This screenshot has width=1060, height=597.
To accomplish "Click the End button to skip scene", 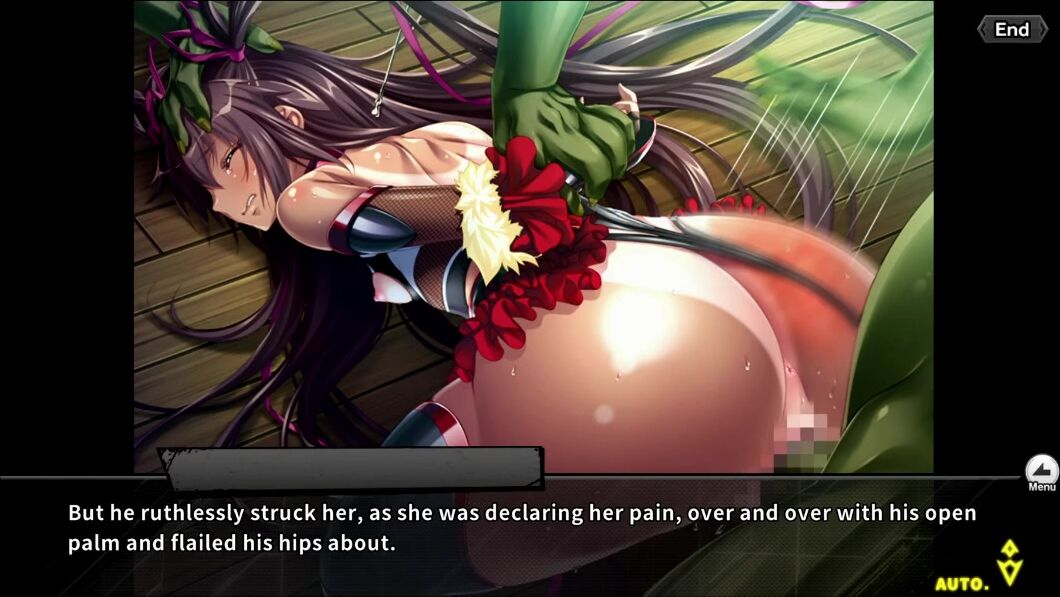I will point(1012,29).
